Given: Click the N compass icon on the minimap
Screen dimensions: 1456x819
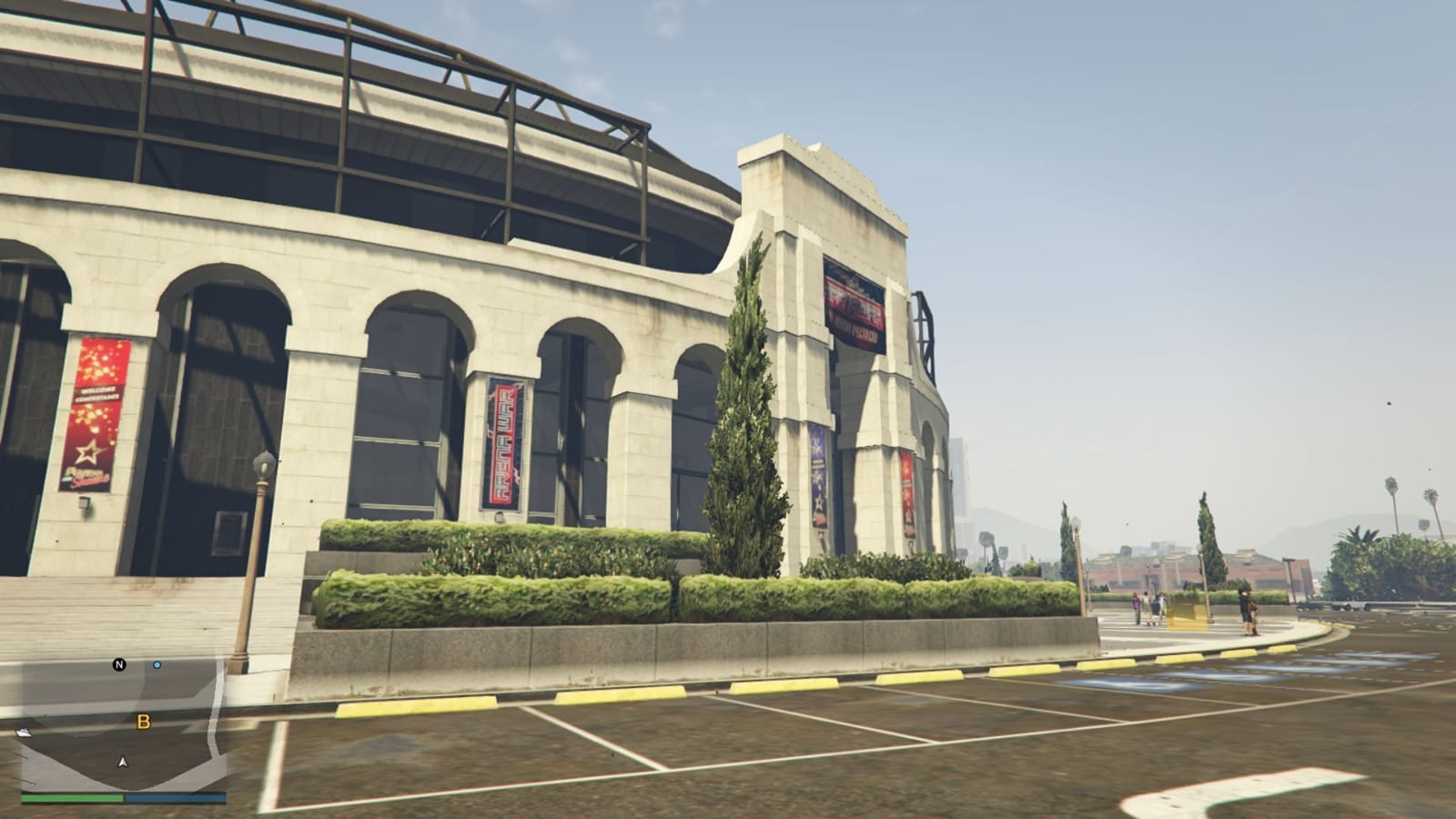Looking at the screenshot, I should 119,665.
